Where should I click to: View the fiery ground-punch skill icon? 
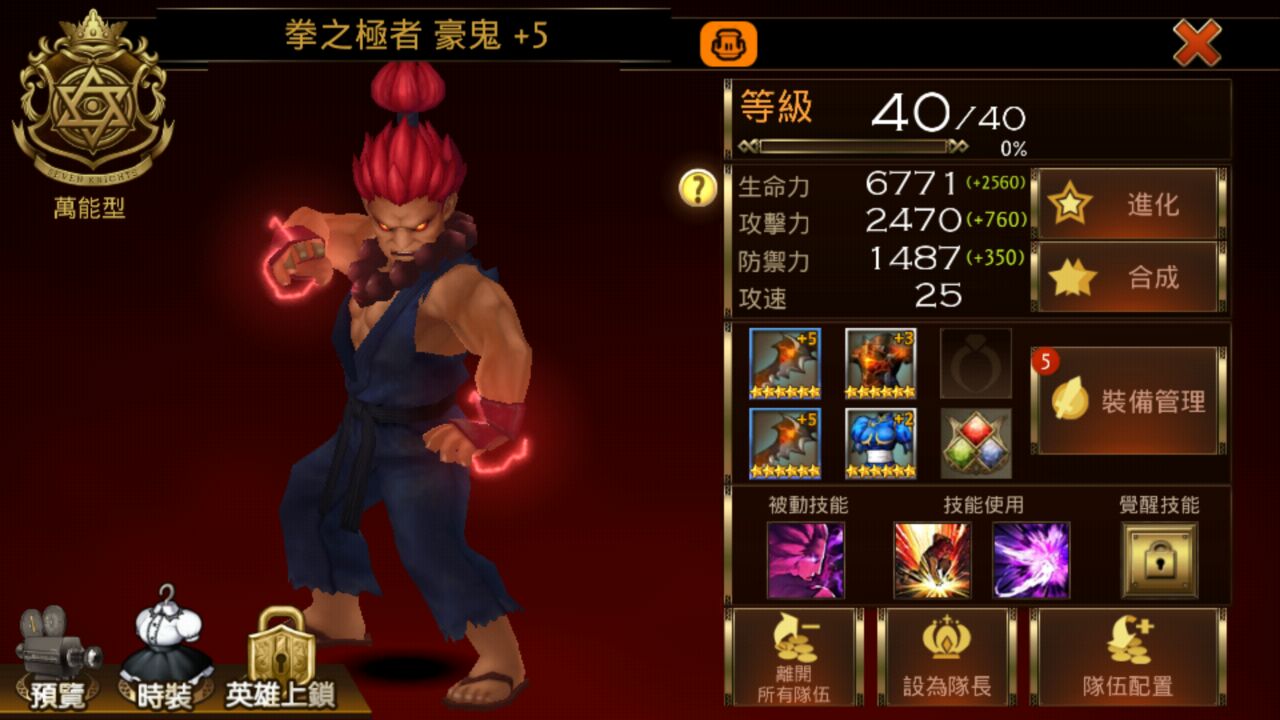tap(932, 560)
